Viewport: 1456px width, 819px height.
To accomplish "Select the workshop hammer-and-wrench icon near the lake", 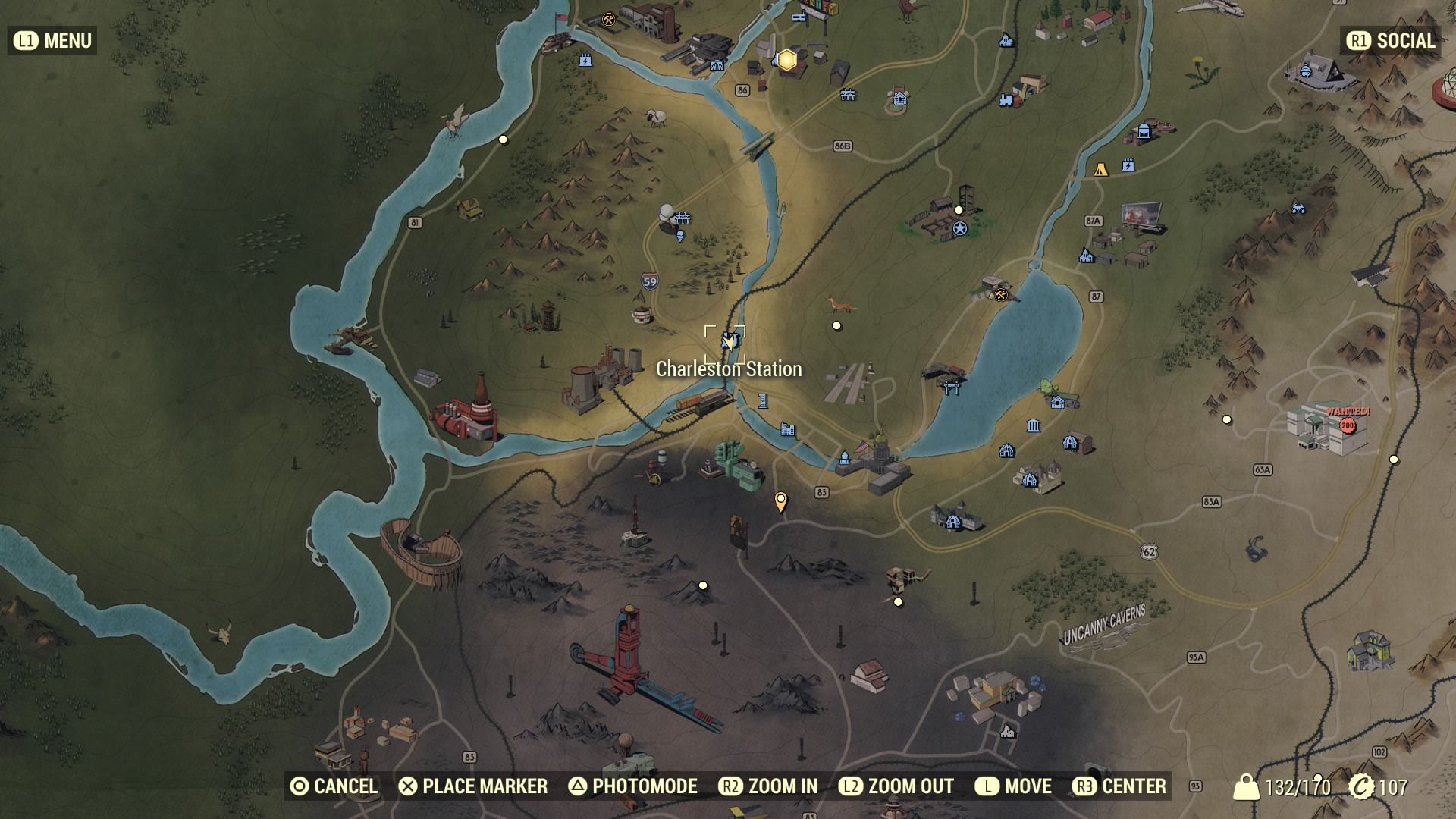I will 1001,294.
